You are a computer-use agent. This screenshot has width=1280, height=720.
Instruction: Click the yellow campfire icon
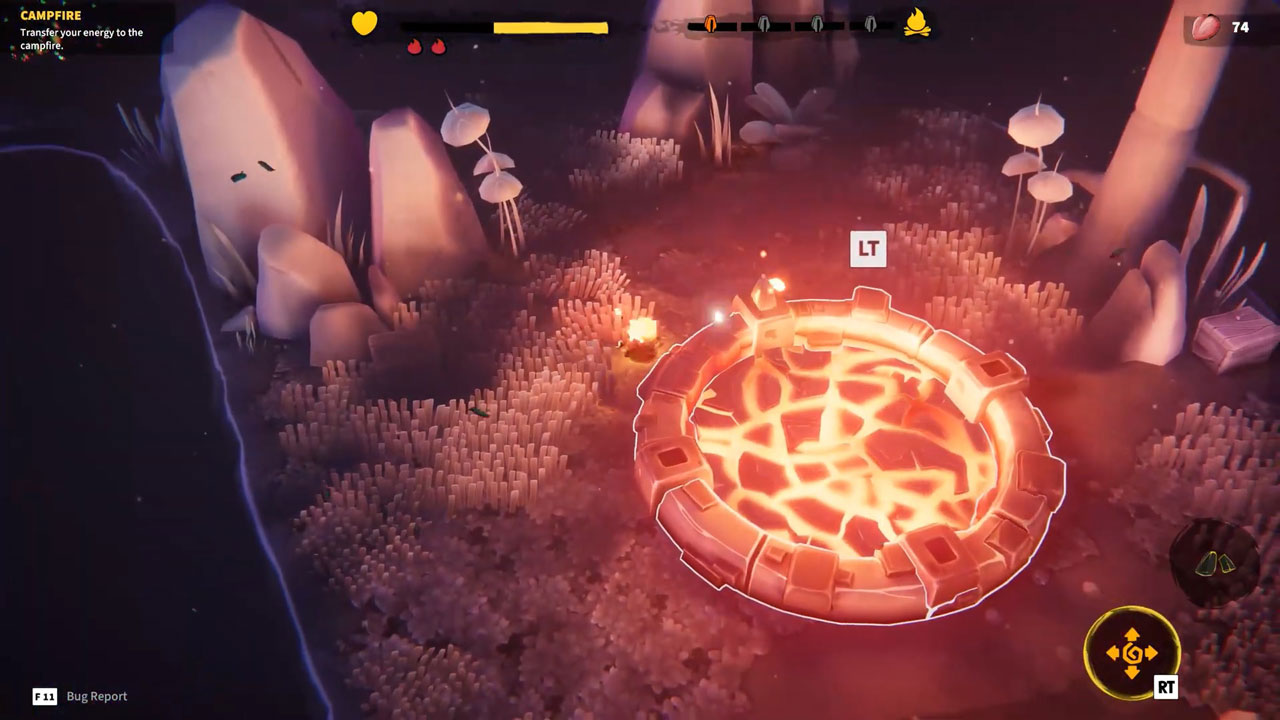[917, 23]
